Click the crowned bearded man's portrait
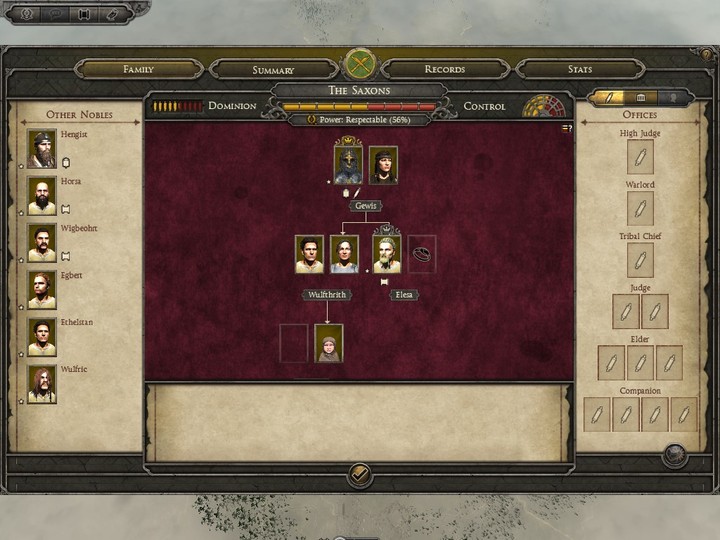Screen dimensions: 720x540 click(387, 253)
